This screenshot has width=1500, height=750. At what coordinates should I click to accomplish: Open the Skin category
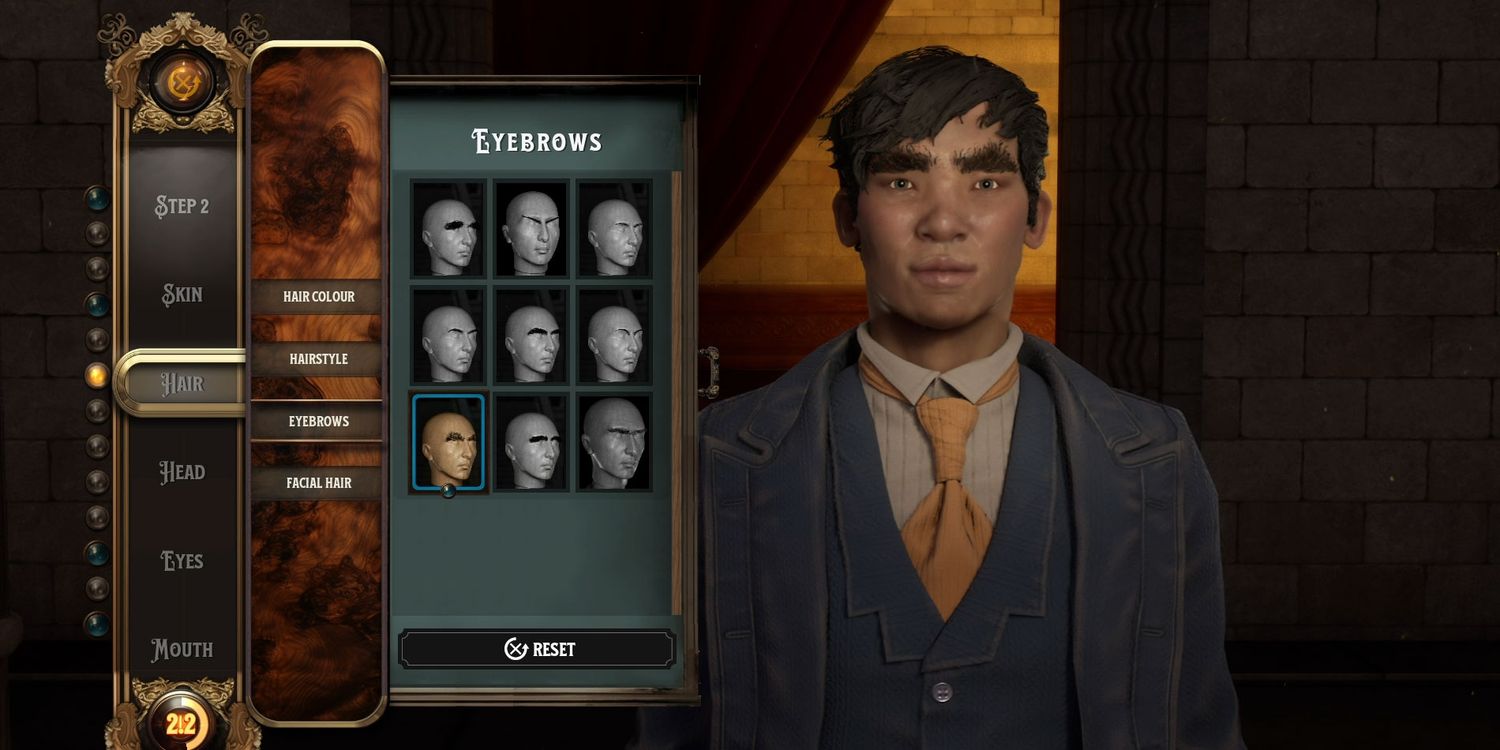click(182, 295)
